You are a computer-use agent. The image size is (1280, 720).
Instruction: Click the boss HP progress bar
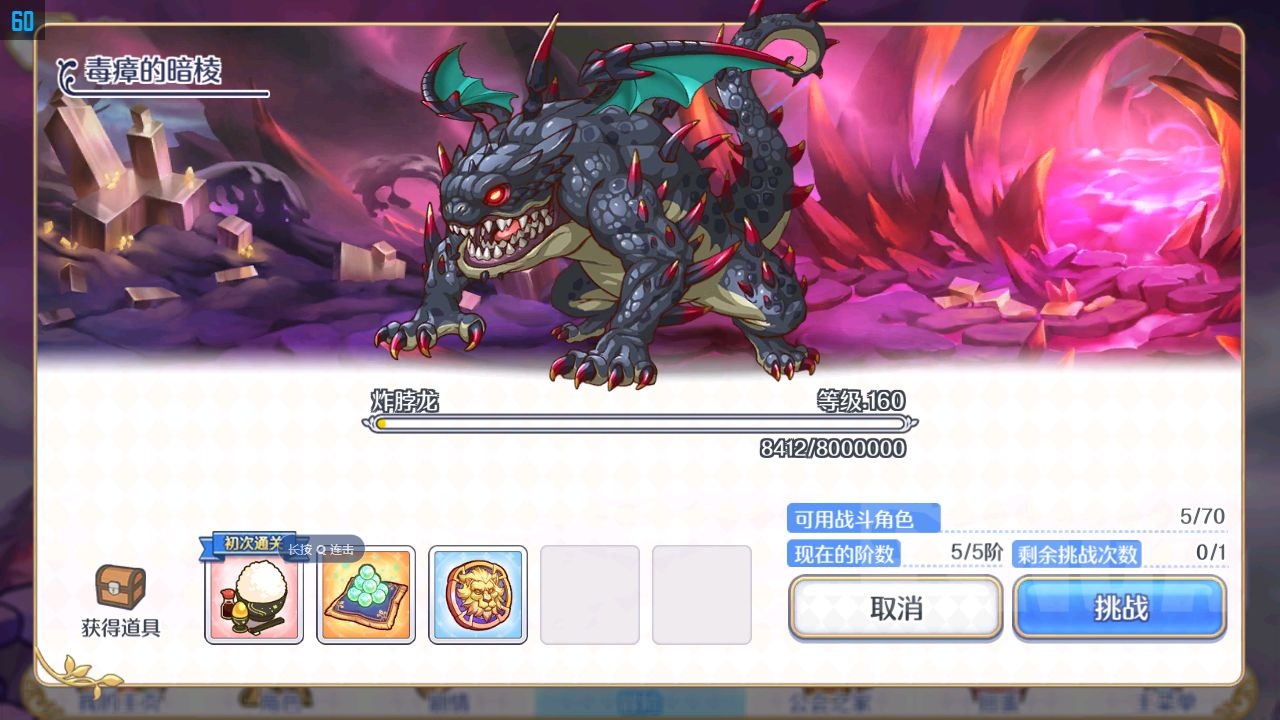pyautogui.click(x=640, y=424)
